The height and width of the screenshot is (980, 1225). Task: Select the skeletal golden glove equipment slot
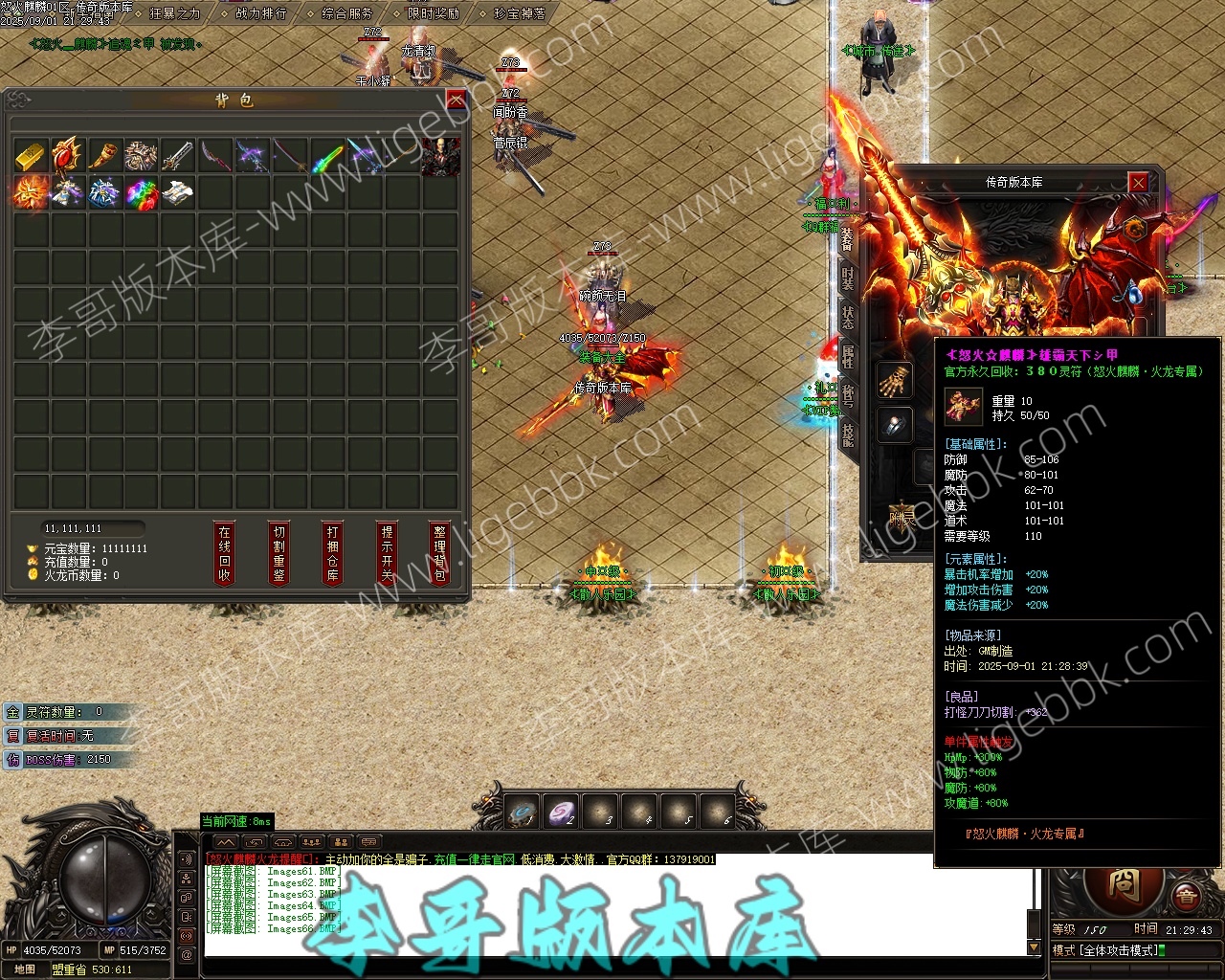[895, 380]
